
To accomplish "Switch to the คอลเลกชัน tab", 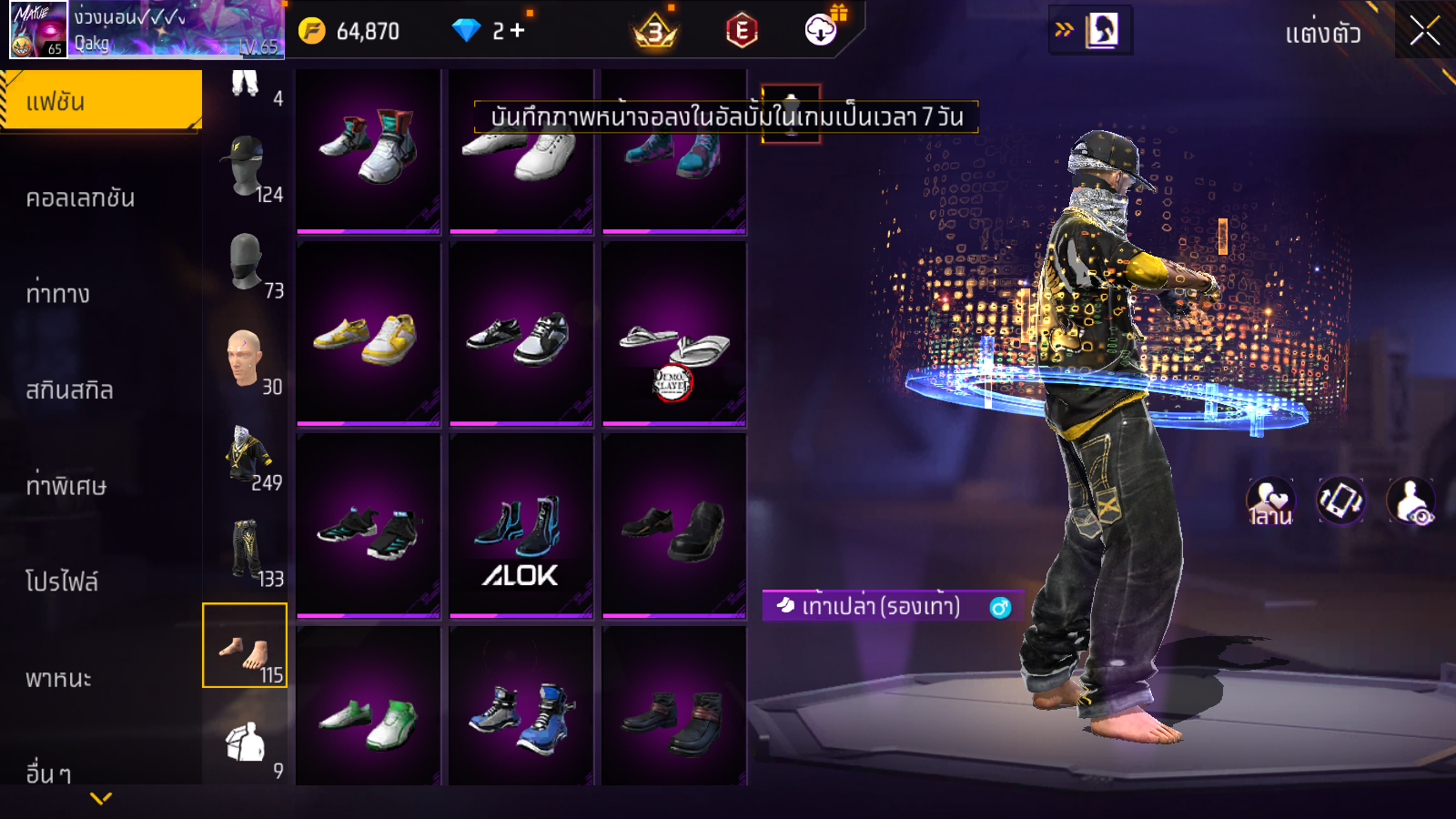I will tap(81, 198).
